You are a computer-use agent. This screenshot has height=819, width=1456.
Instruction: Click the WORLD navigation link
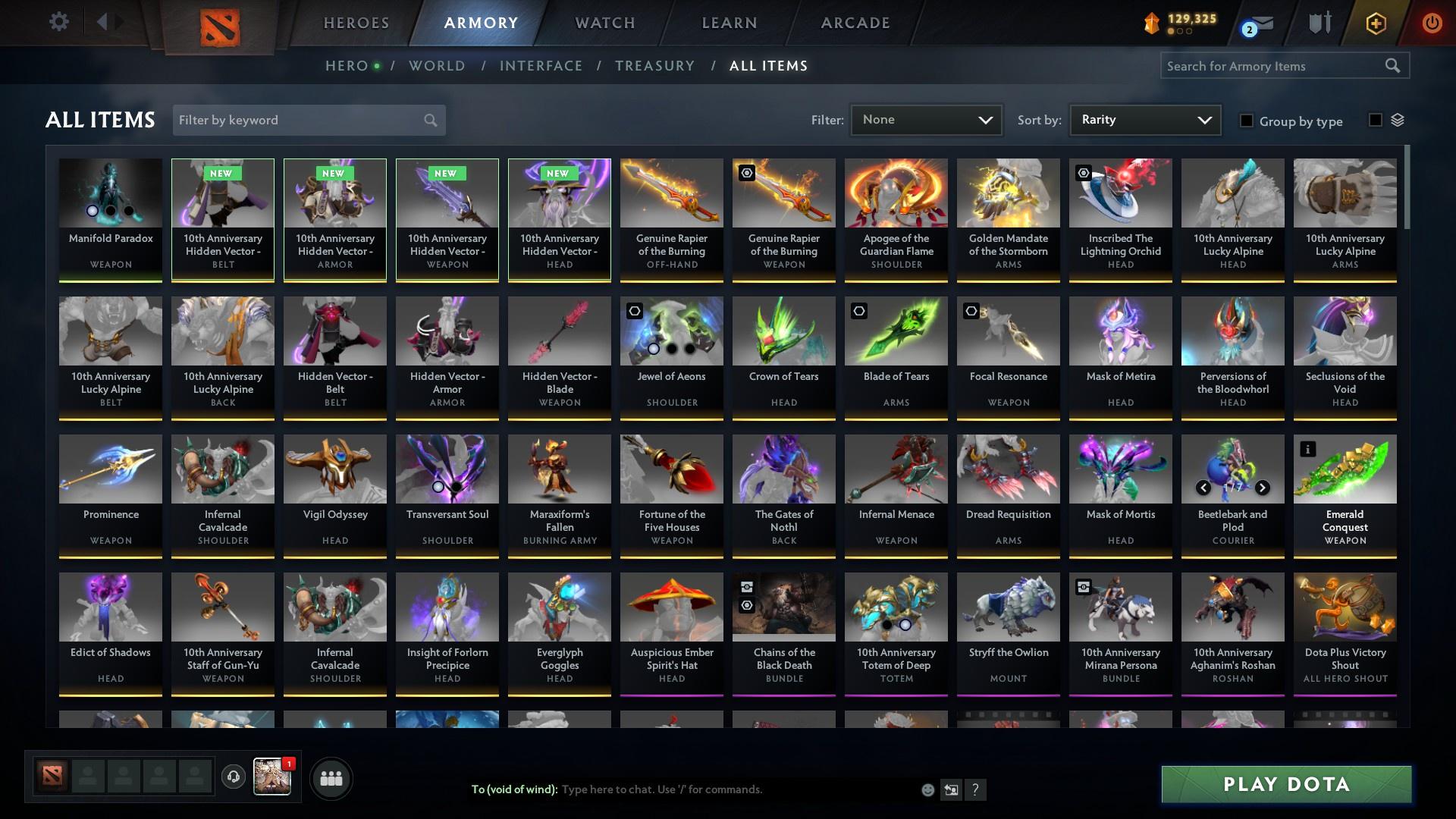click(436, 66)
